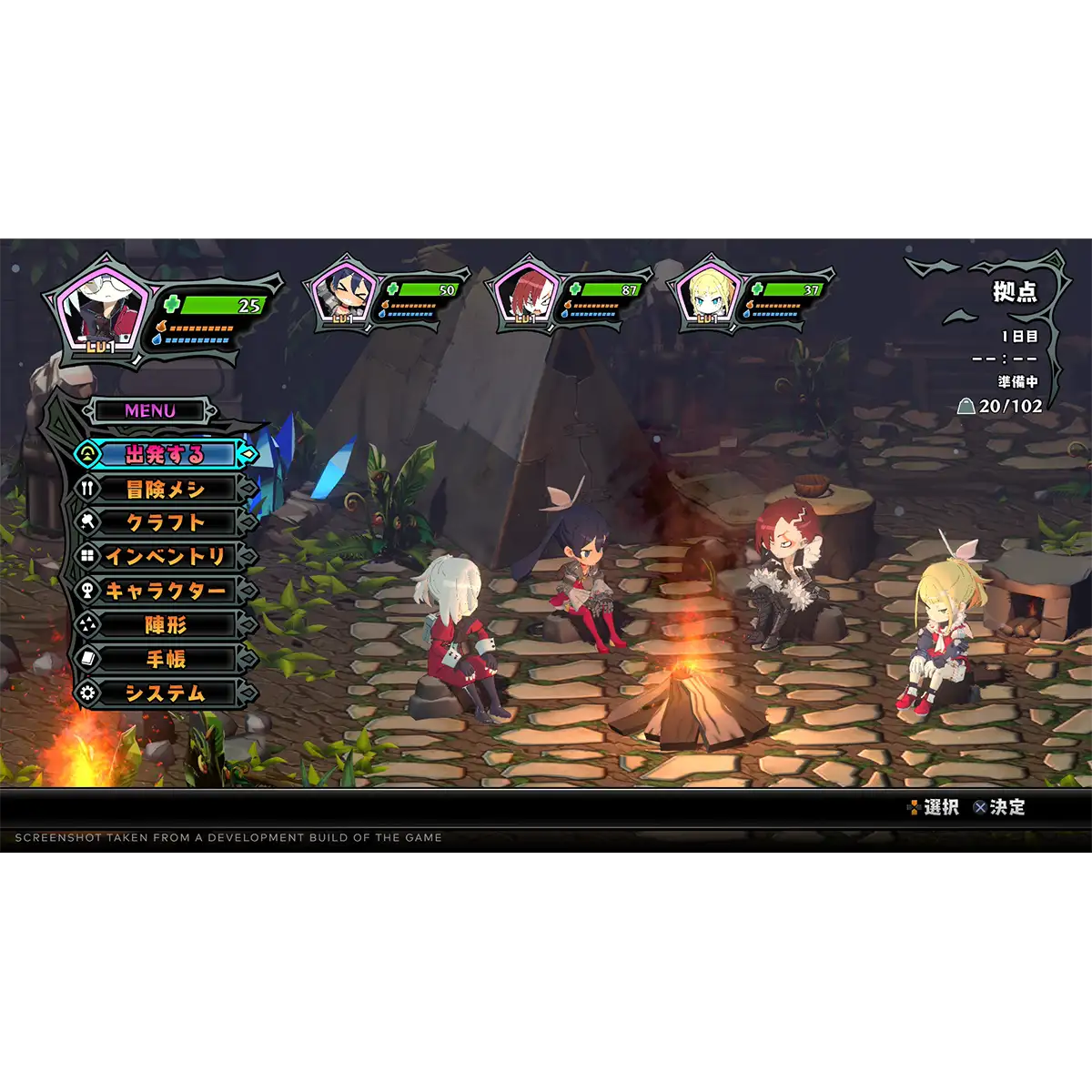Select 出発する to depart from base

165,454
